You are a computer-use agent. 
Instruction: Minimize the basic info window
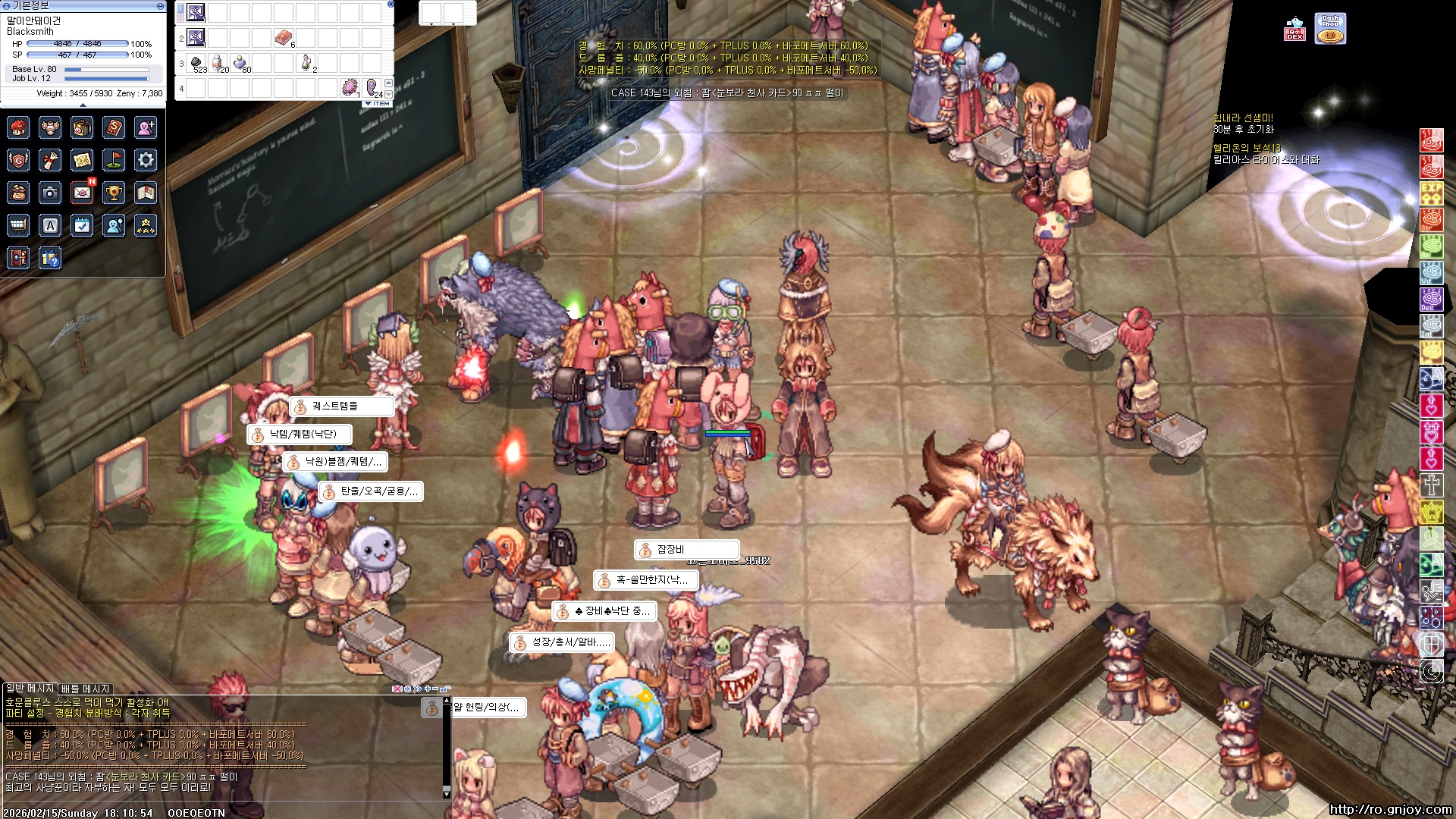(x=160, y=5)
